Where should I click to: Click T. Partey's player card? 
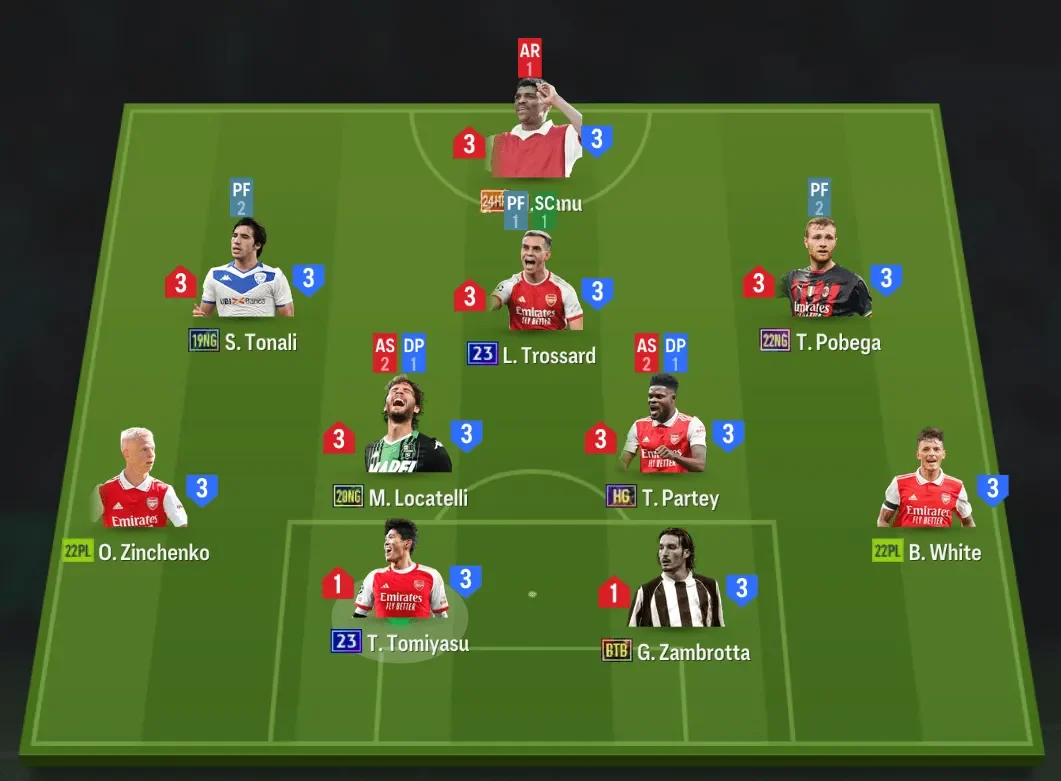pos(664,430)
